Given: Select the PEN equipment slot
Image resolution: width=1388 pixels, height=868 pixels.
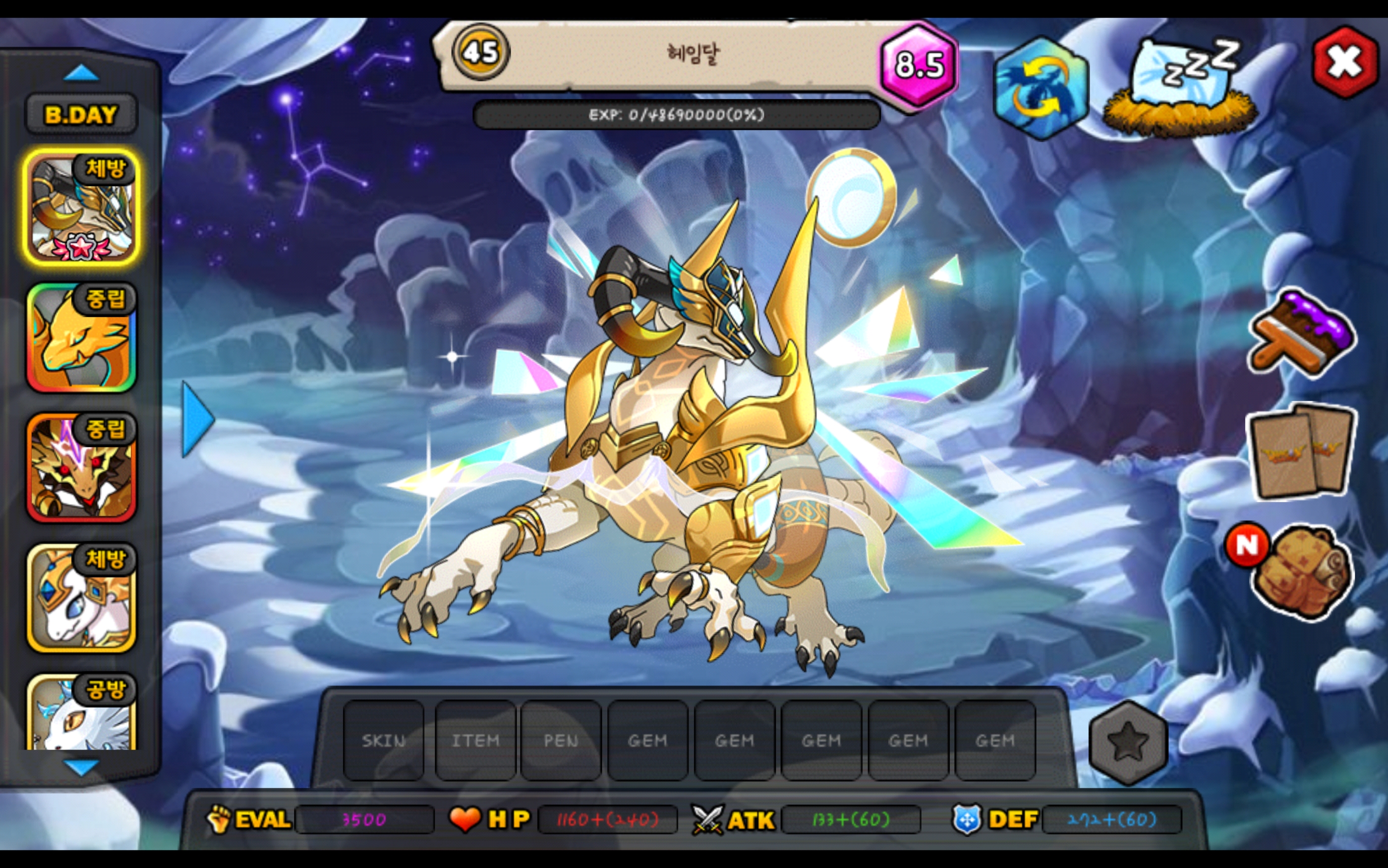Looking at the screenshot, I should (561, 741).
